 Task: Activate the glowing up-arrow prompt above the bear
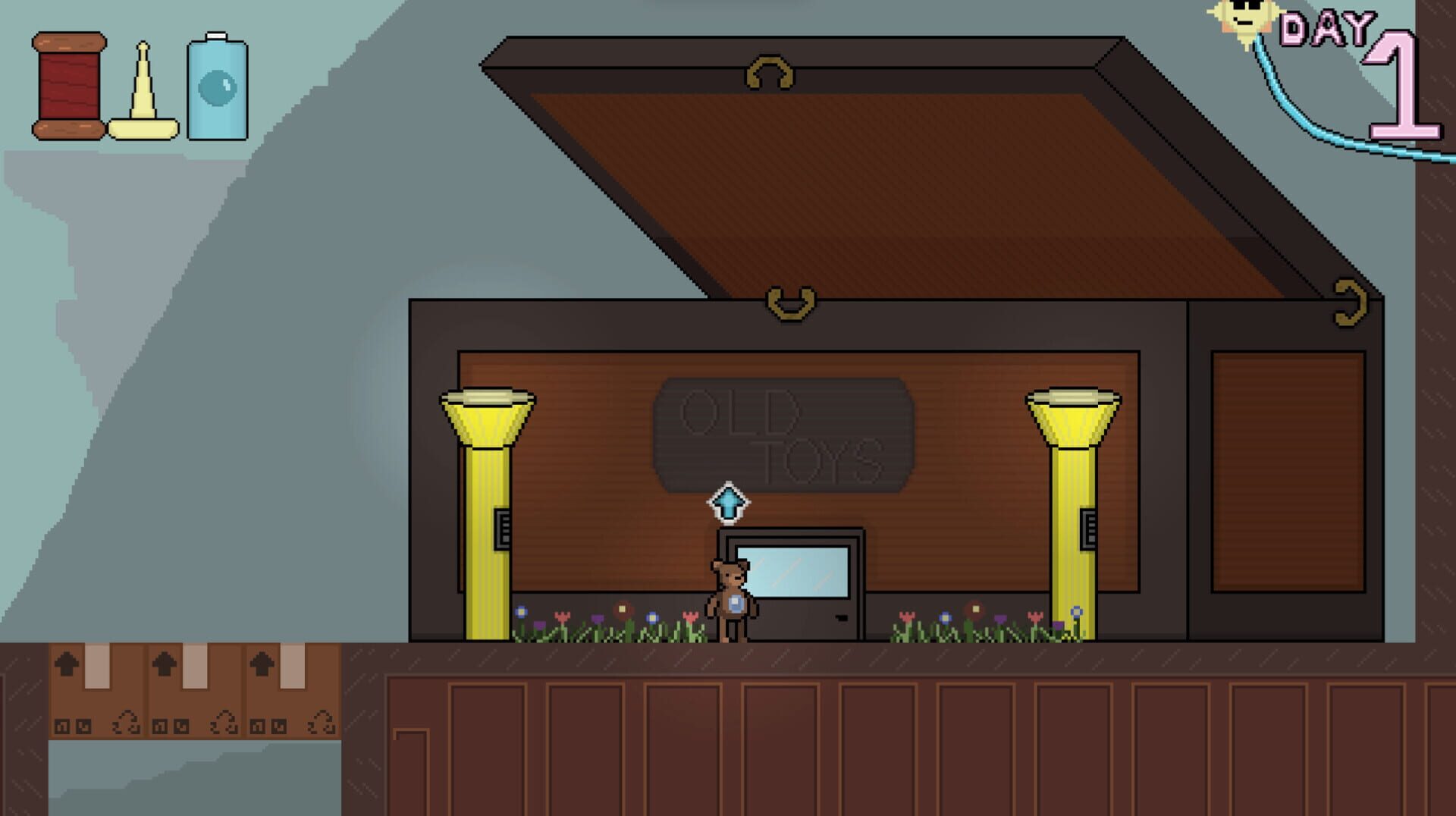pyautogui.click(x=726, y=501)
